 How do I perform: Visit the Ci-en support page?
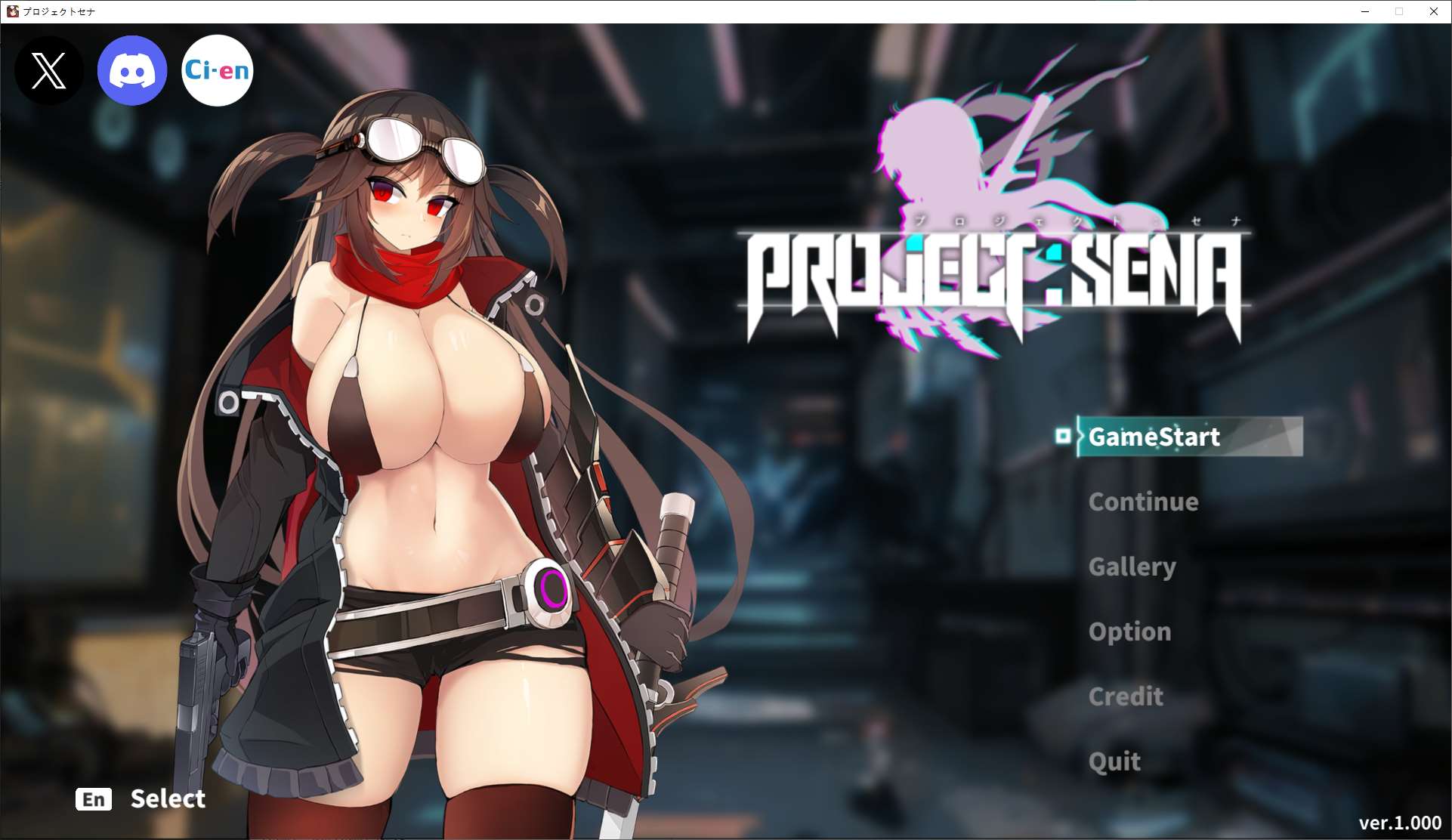click(217, 69)
